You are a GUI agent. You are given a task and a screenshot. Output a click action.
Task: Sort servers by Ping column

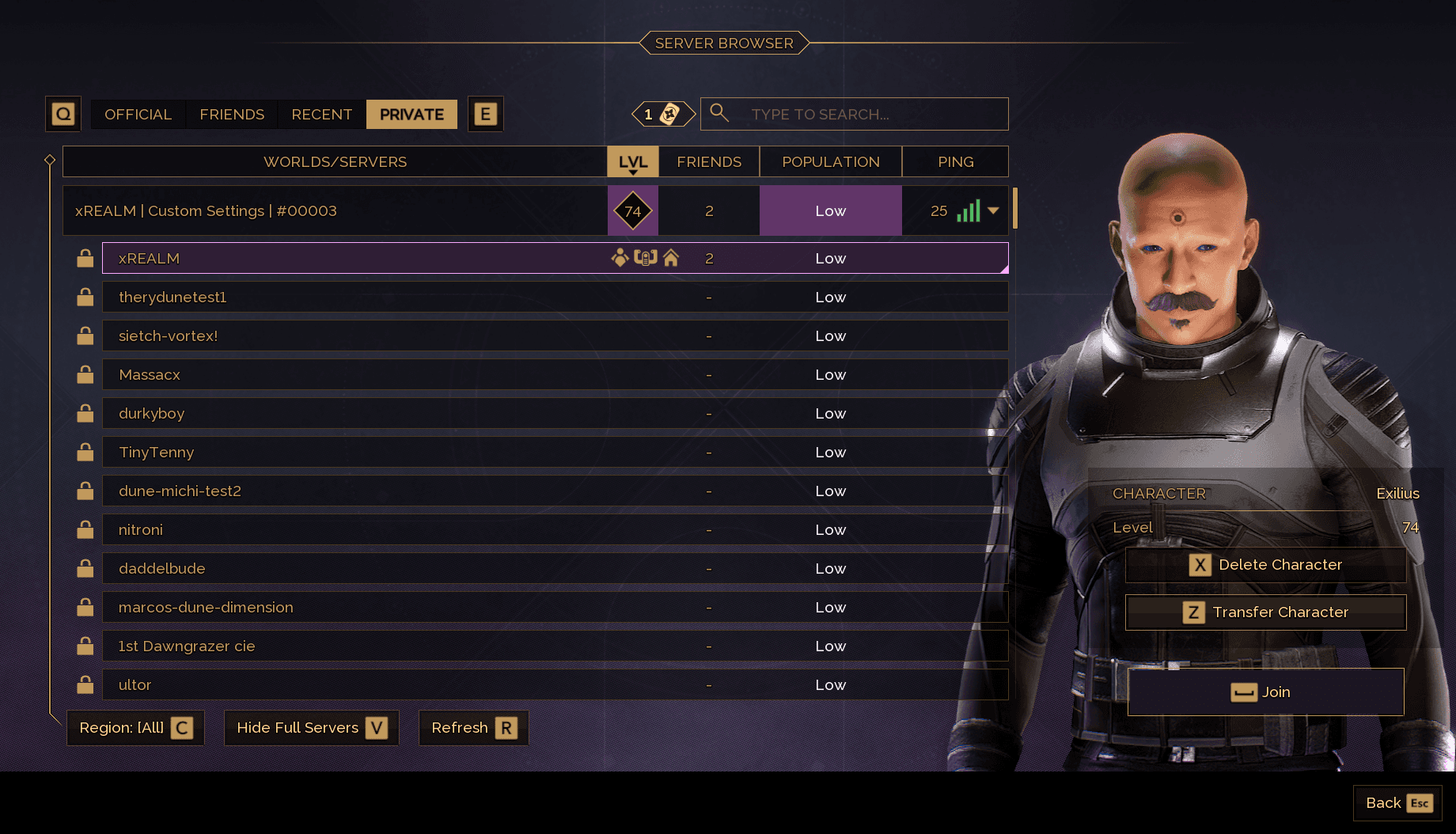pyautogui.click(x=955, y=161)
